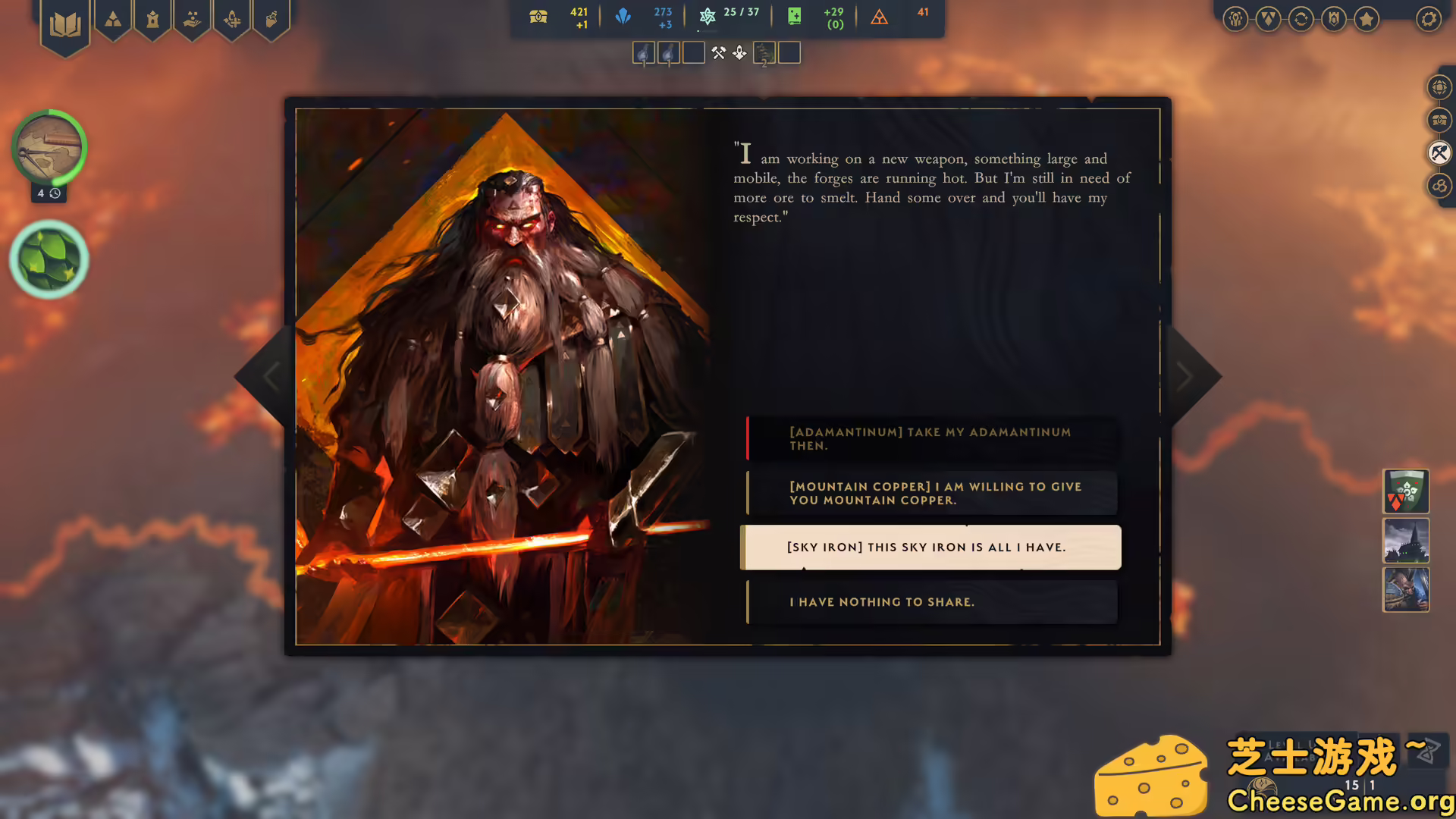The width and height of the screenshot is (1456, 819).
Task: Select "I have nothing to share"
Action: point(930,601)
